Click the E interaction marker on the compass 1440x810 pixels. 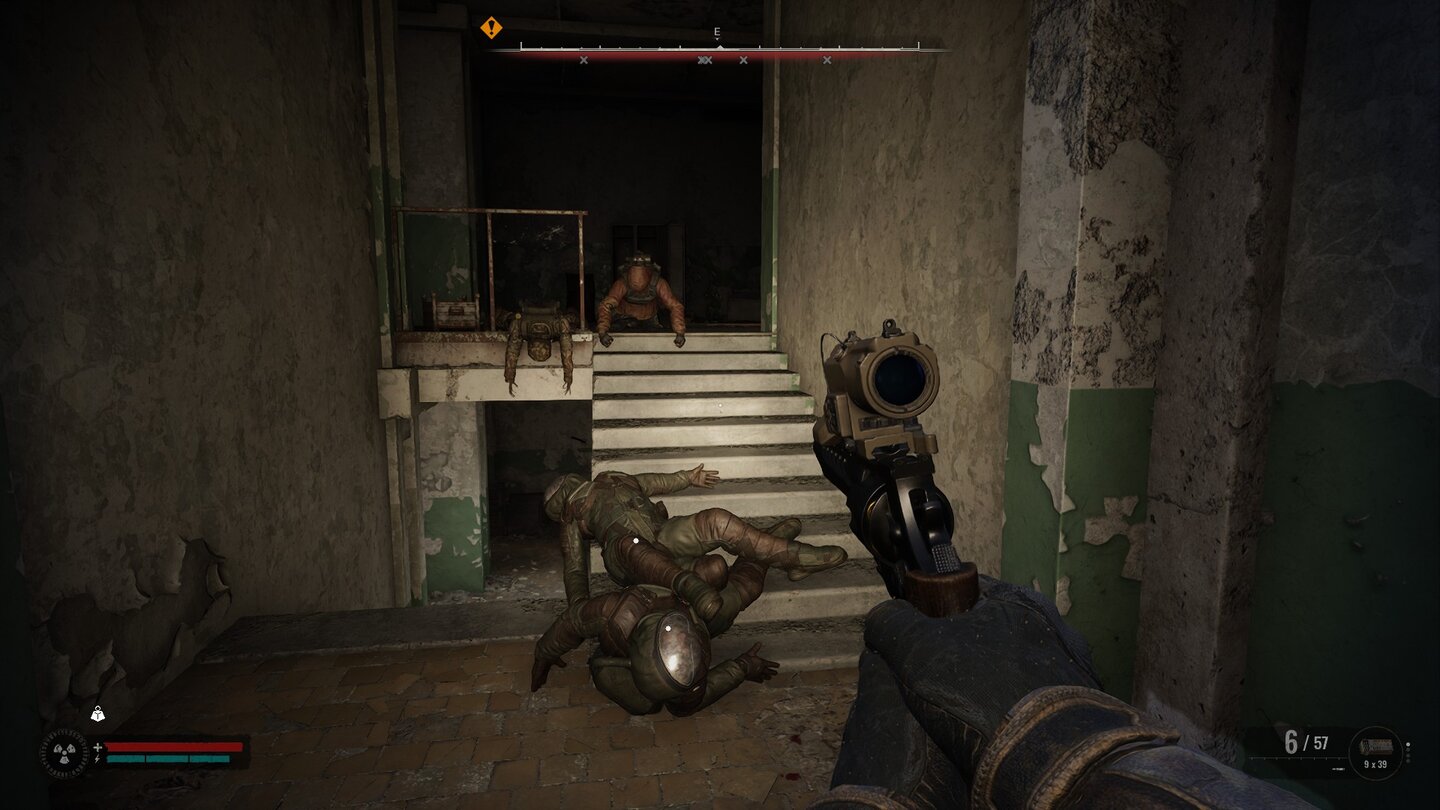pyautogui.click(x=716, y=34)
